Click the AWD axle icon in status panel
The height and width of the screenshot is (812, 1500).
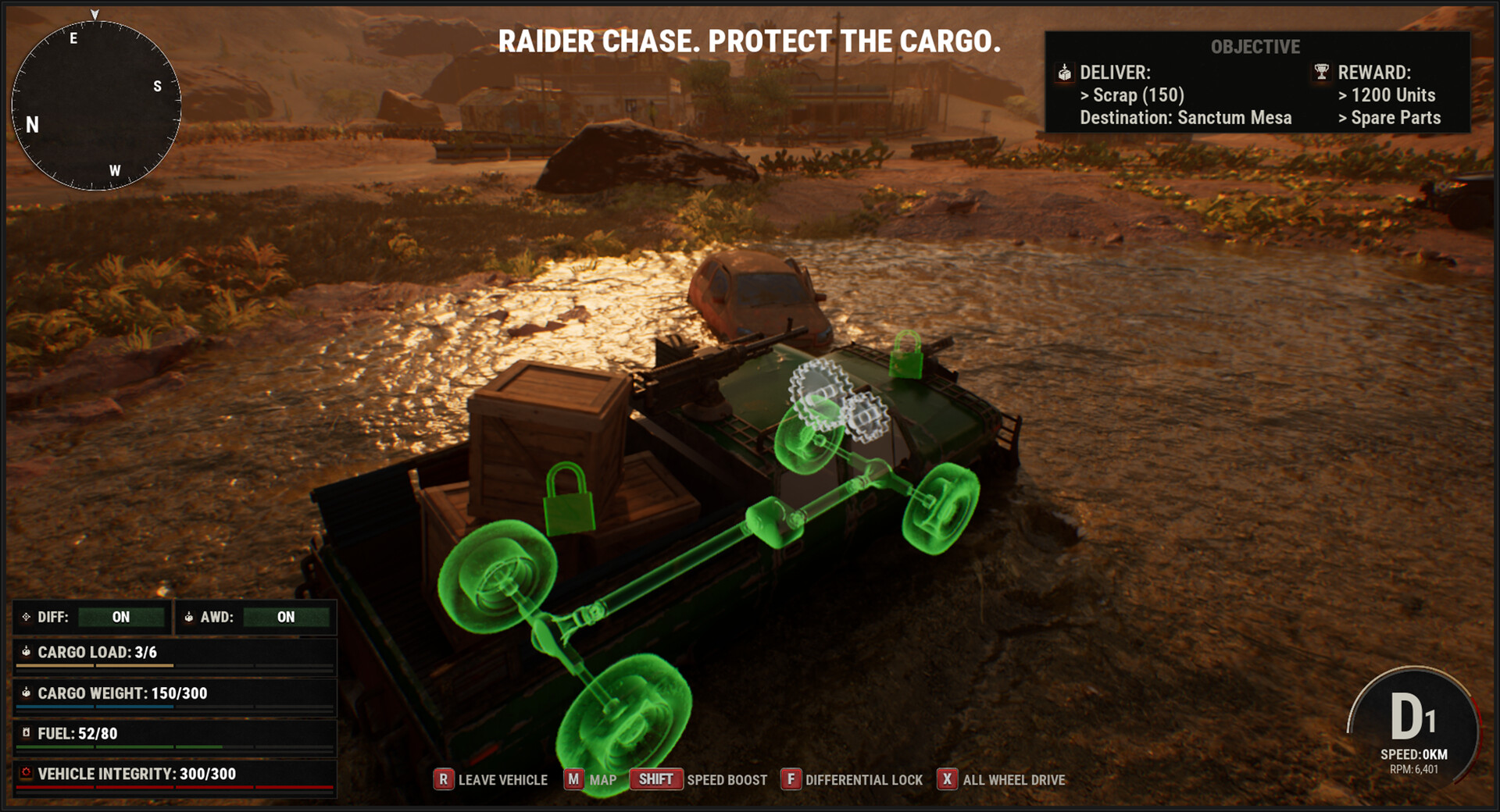point(190,617)
